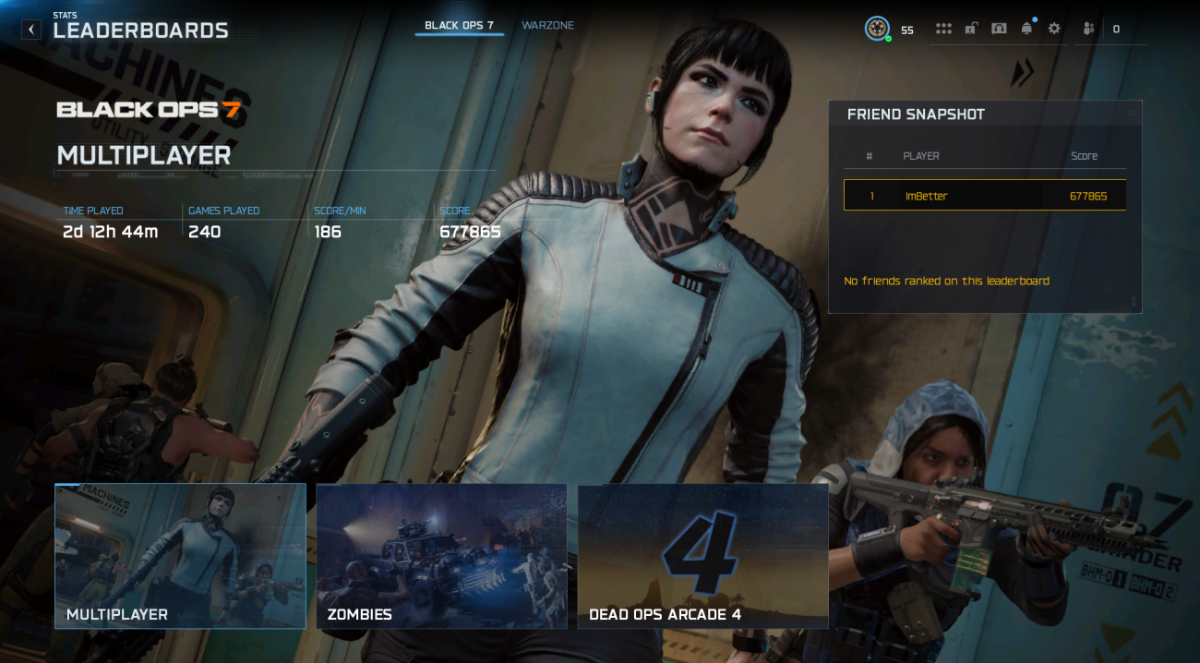Viewport: 1200px width, 663px height.
Task: Click the unlocked padlock icon
Action: [x=971, y=29]
